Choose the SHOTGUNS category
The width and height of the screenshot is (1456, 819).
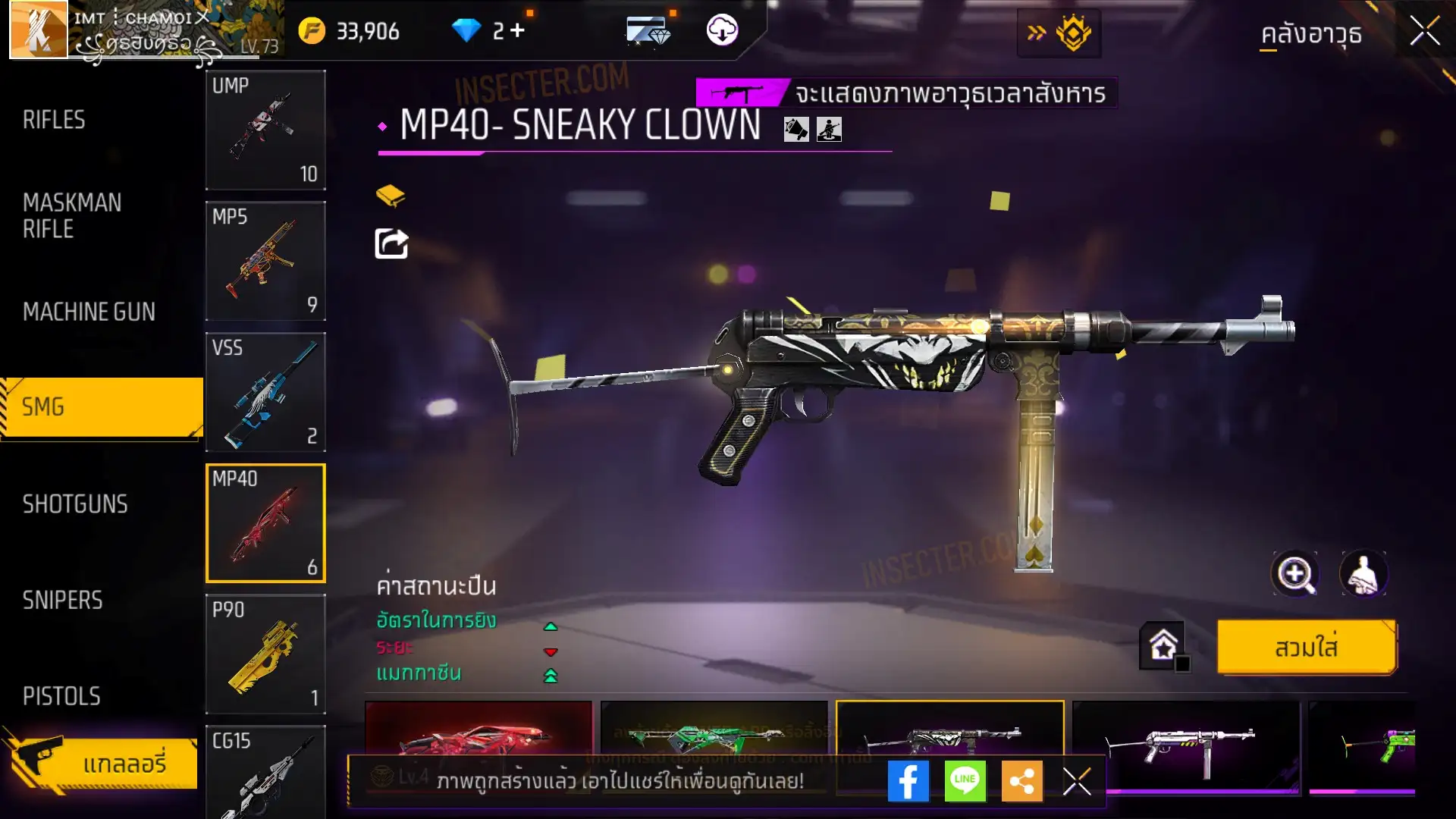pos(75,504)
